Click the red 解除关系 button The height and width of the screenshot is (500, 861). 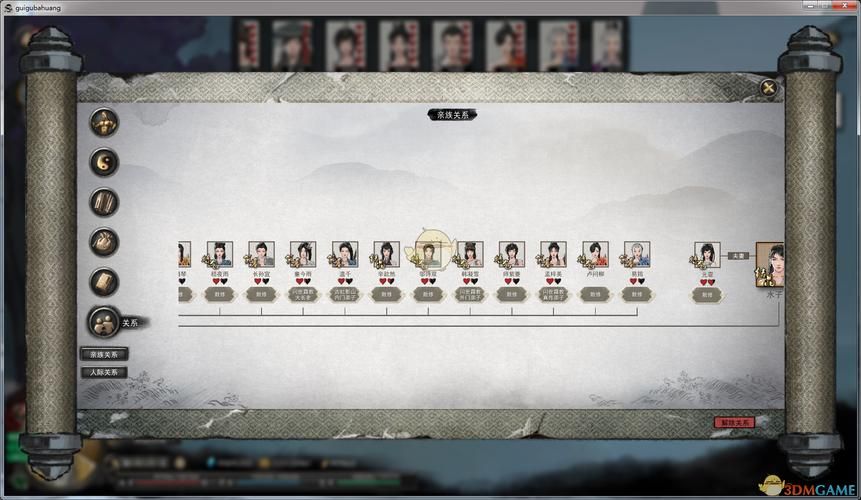(x=732, y=422)
